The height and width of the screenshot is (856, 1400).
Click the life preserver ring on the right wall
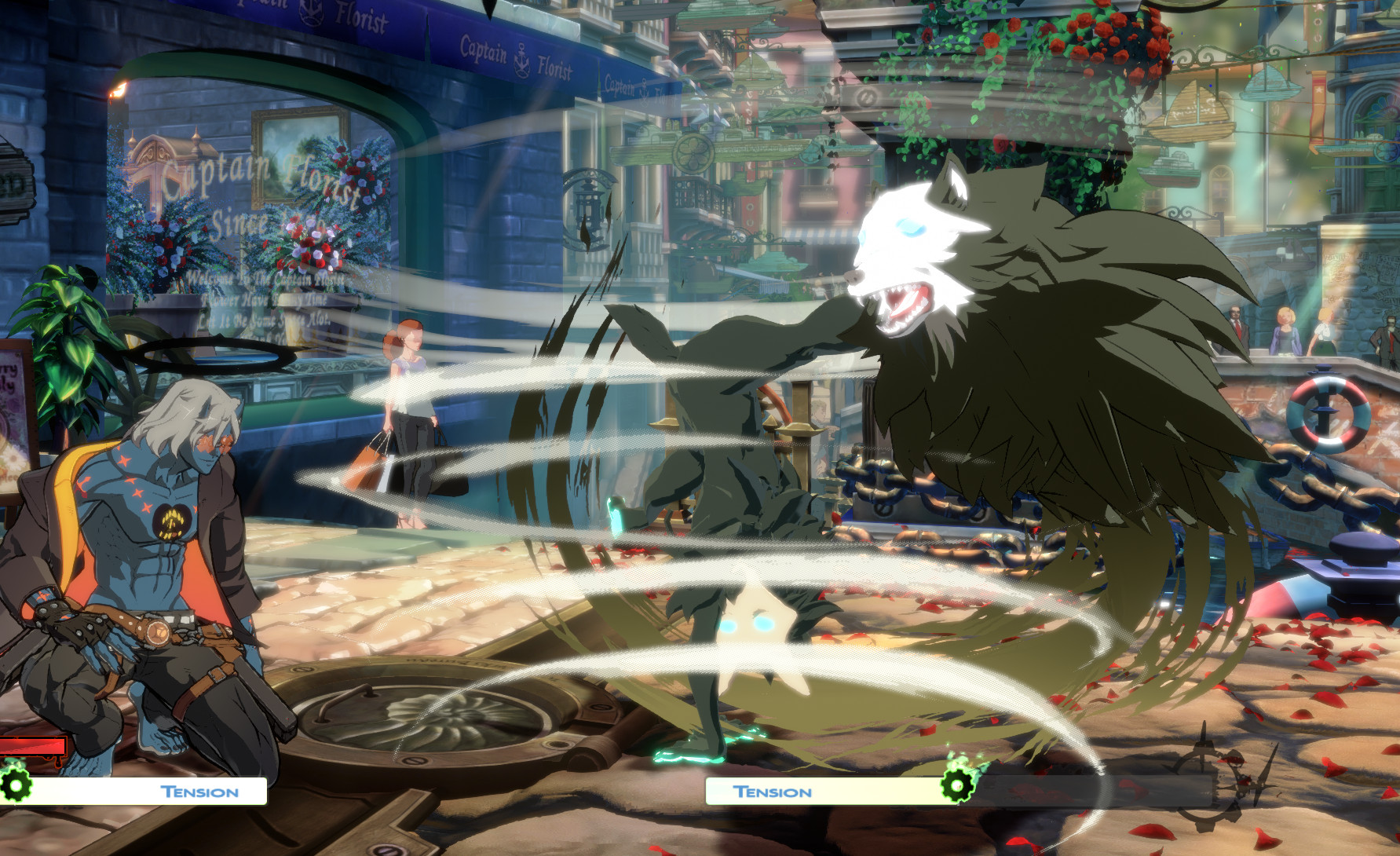tap(1329, 412)
